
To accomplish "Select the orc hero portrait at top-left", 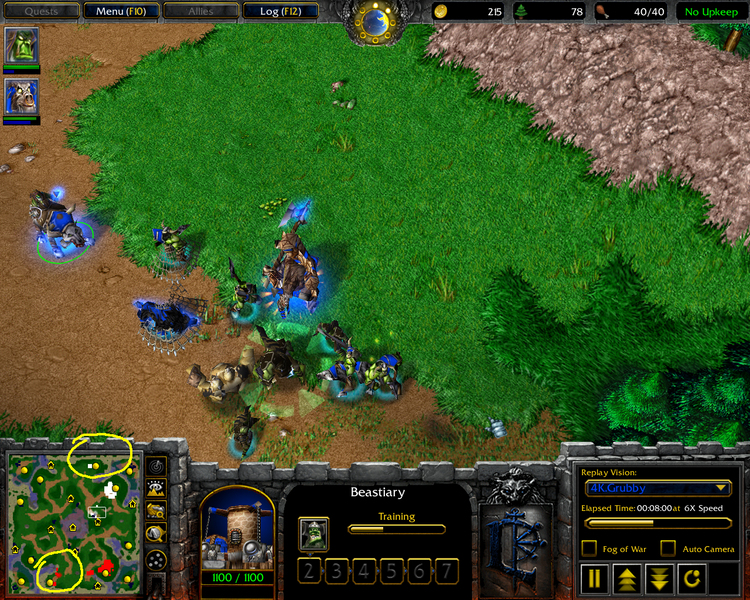I will (21, 46).
